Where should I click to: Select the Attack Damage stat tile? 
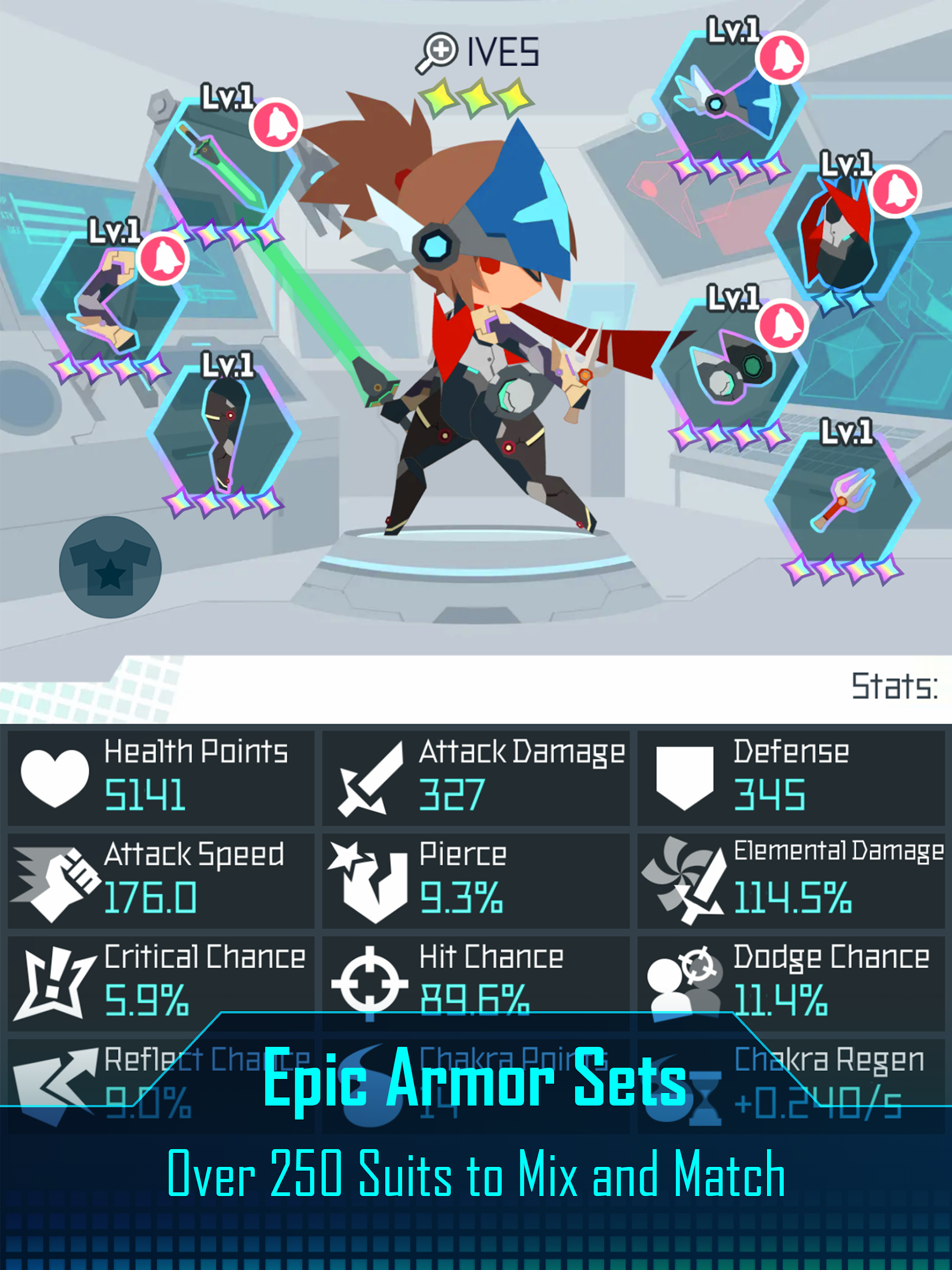click(475, 777)
